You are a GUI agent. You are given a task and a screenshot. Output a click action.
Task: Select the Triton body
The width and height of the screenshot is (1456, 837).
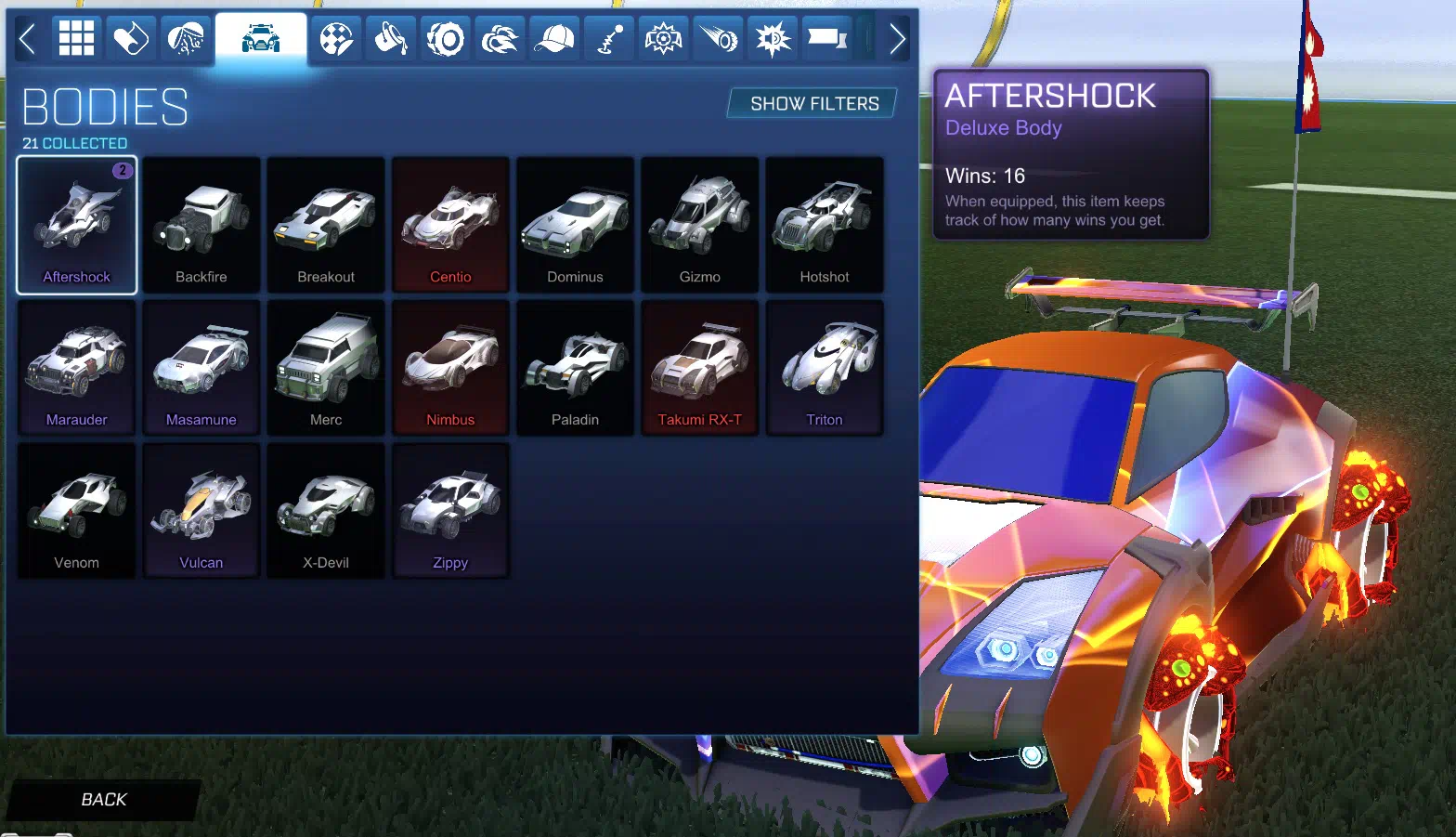click(824, 369)
